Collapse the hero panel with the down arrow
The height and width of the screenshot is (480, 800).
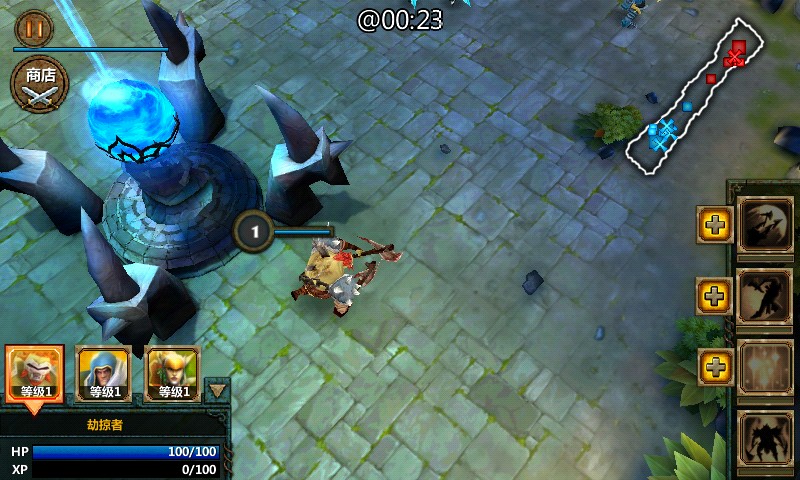[216, 389]
